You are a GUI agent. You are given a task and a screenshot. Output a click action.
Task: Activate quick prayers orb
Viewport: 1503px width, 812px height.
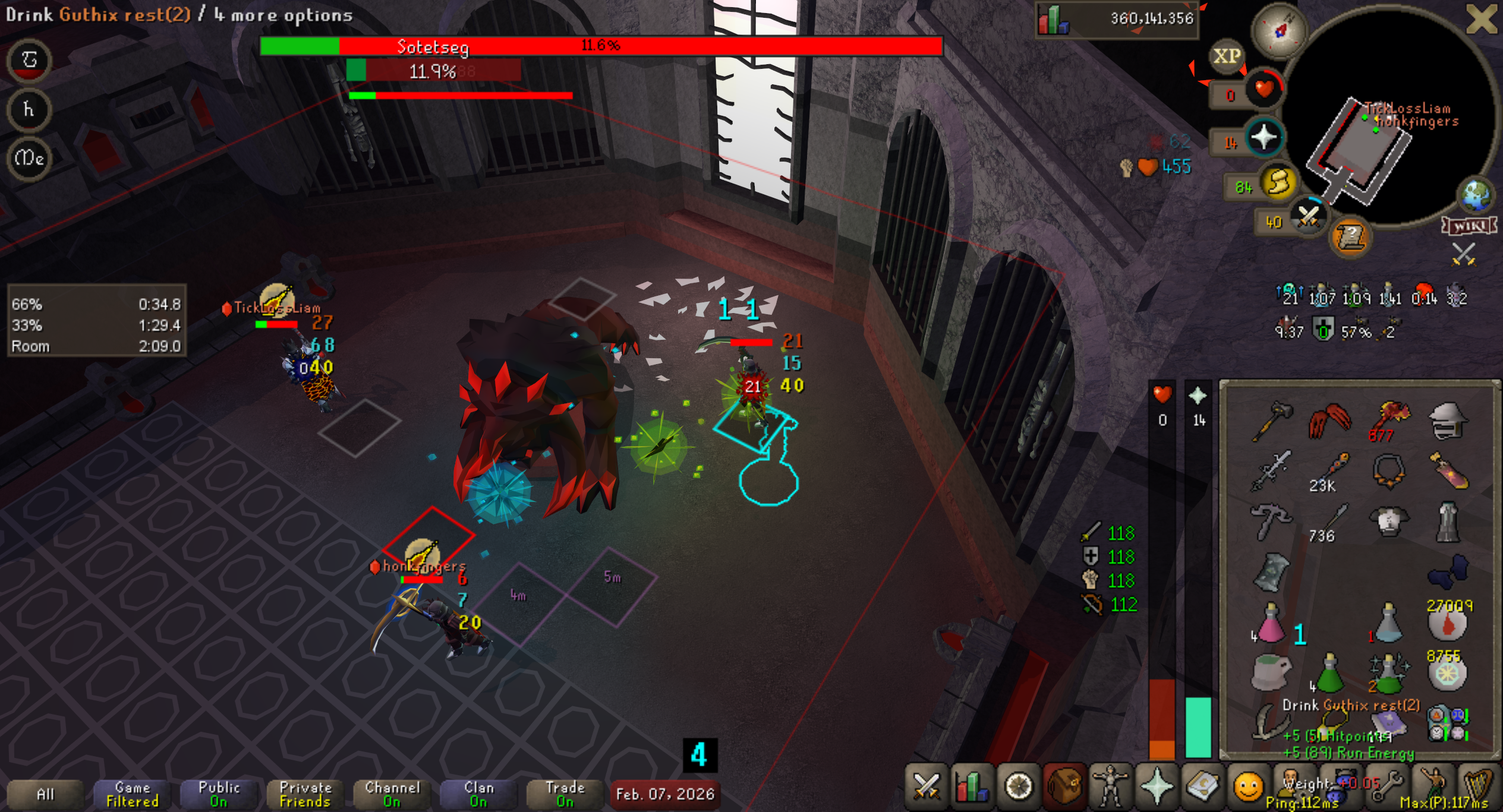(1264, 138)
